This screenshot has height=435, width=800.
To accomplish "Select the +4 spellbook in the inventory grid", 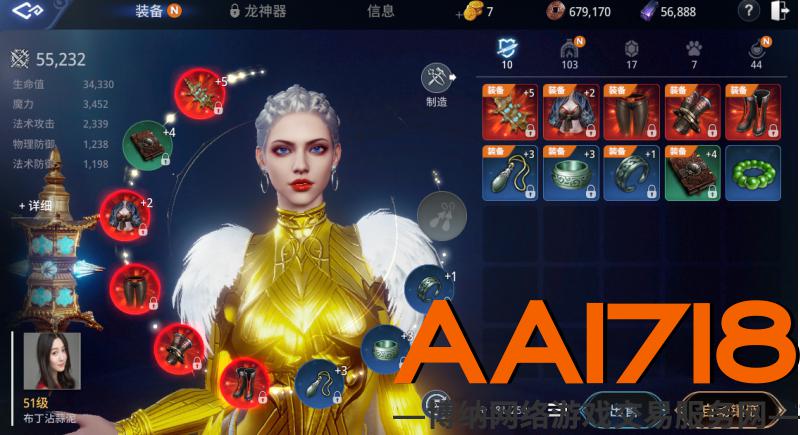I will (691, 172).
